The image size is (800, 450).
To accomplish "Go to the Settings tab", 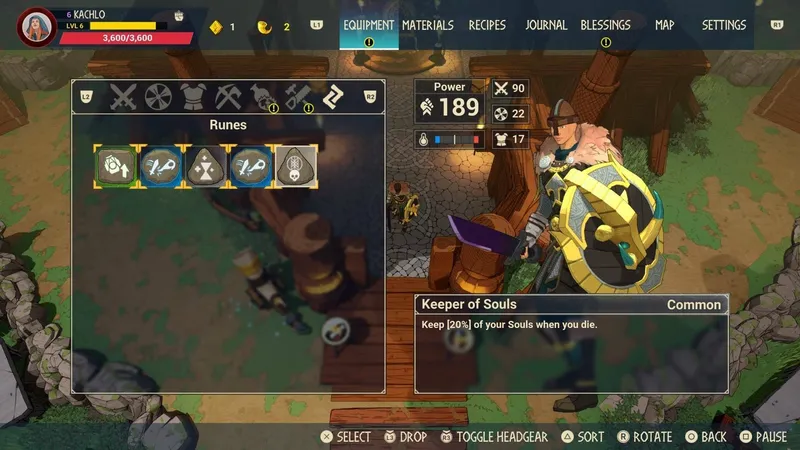I will click(723, 25).
